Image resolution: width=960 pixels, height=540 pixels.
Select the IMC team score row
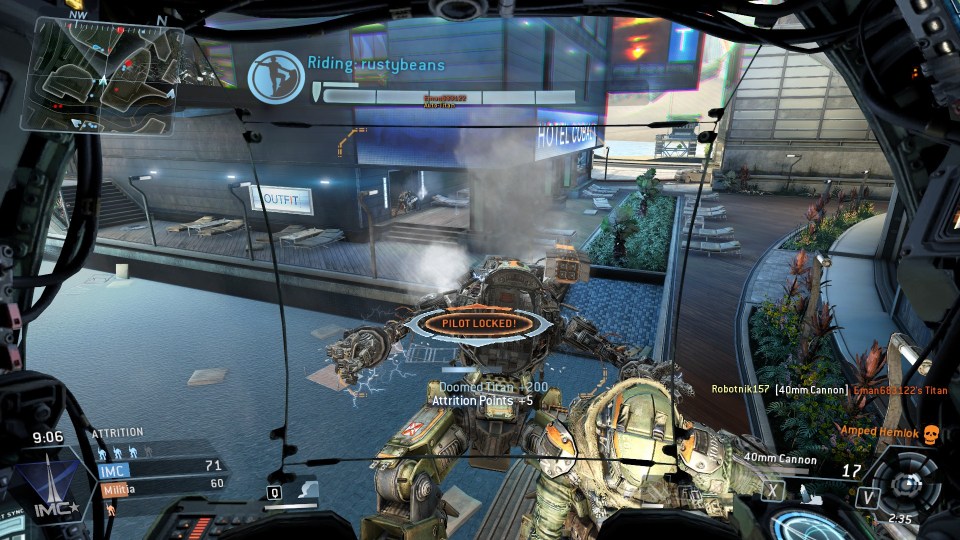click(161, 466)
